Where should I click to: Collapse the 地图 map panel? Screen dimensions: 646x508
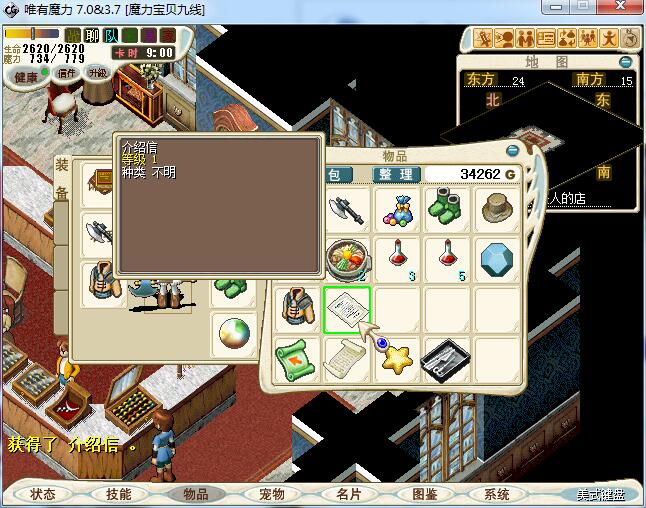[625, 61]
